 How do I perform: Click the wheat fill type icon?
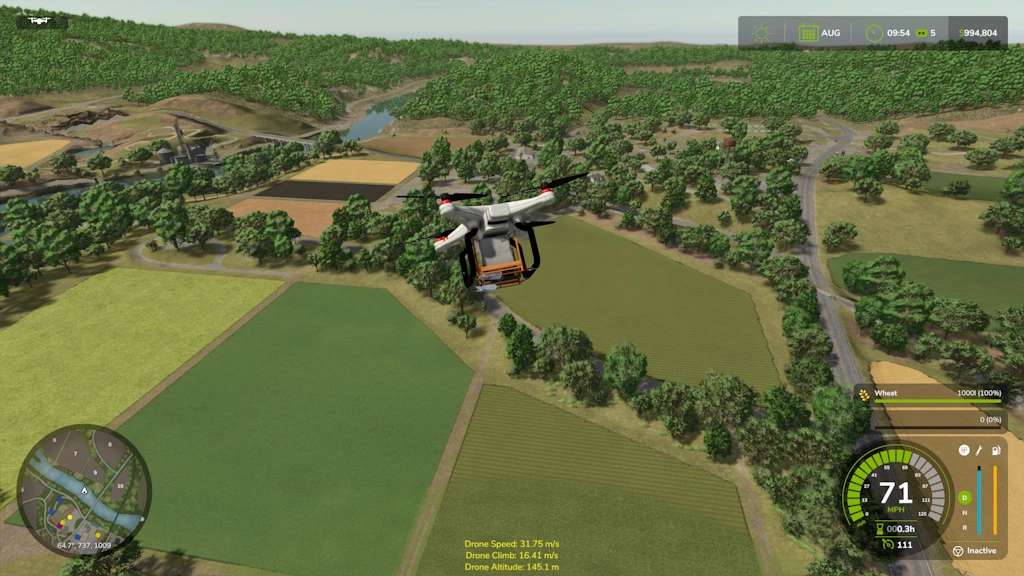(864, 394)
